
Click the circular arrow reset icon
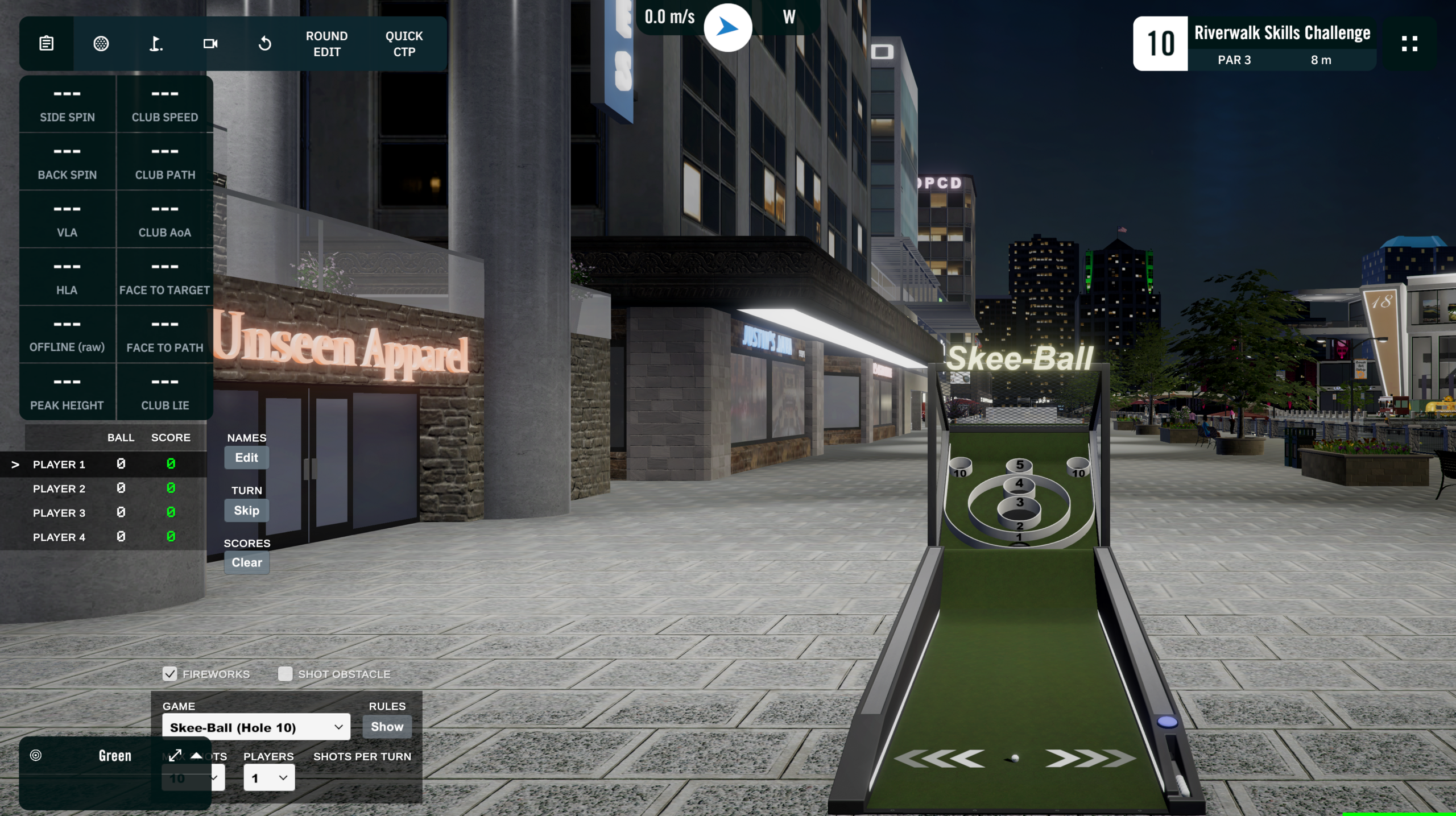[265, 44]
